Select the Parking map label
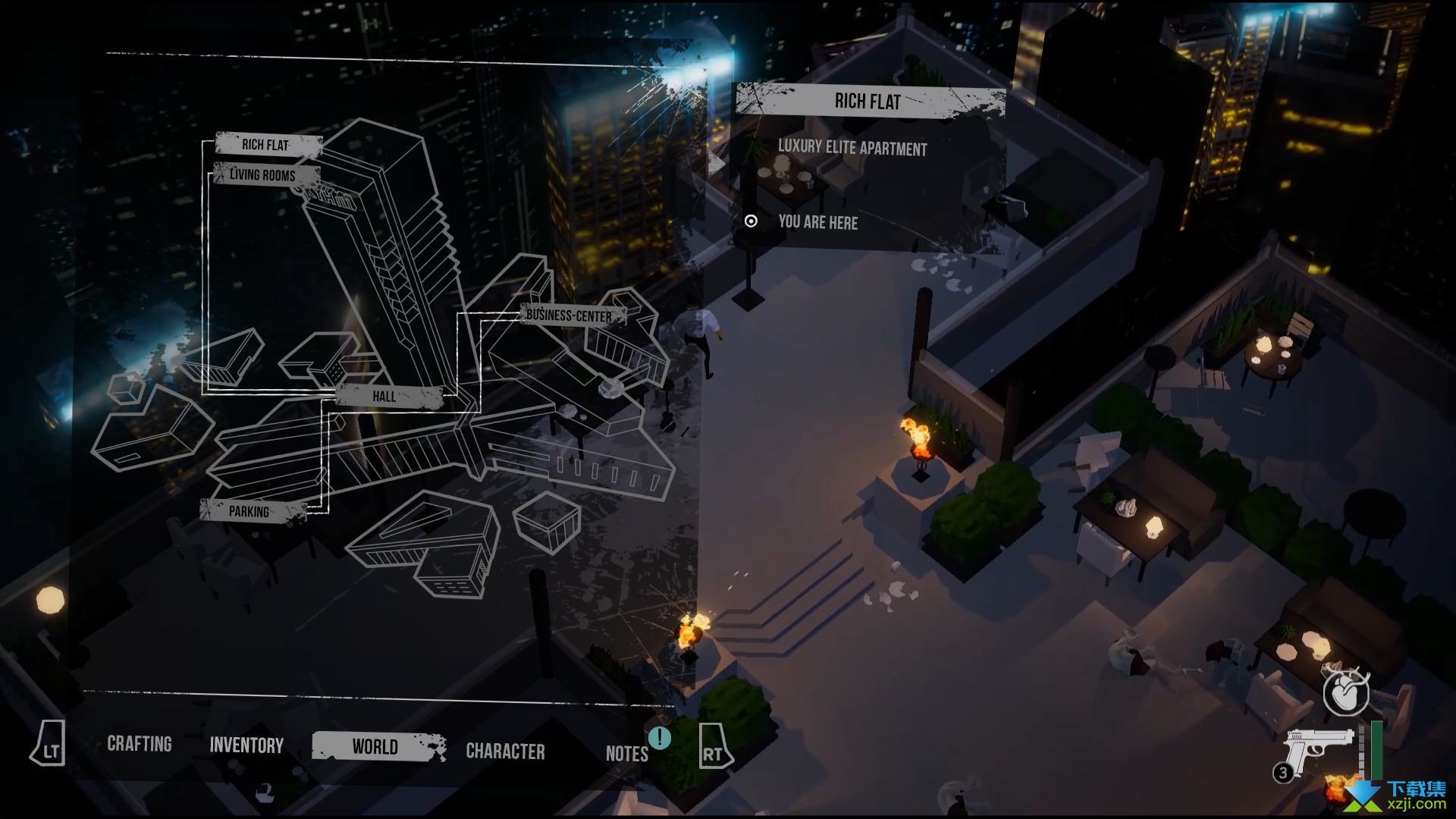This screenshot has width=1456, height=819. click(x=249, y=511)
